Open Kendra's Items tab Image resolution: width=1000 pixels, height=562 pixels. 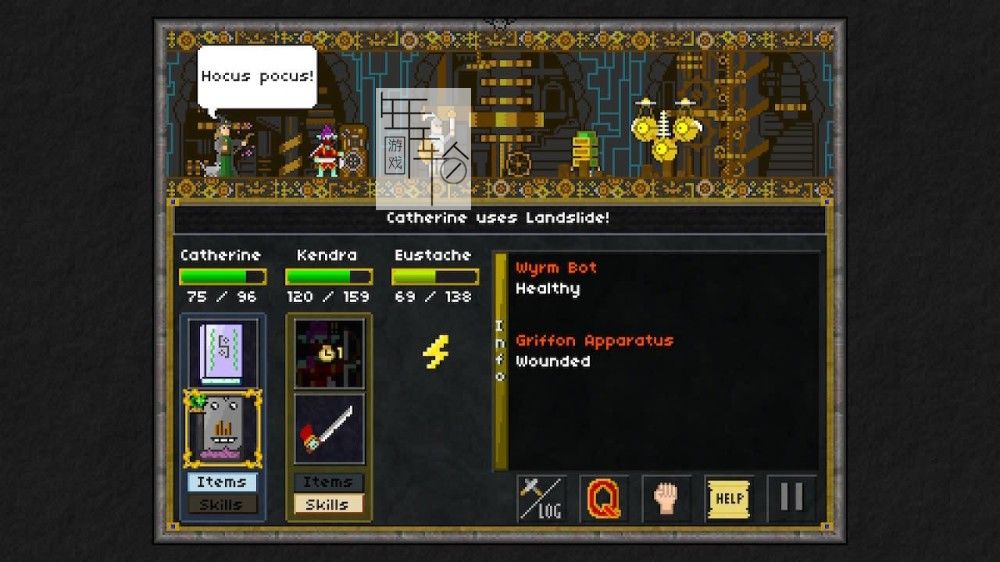click(328, 482)
